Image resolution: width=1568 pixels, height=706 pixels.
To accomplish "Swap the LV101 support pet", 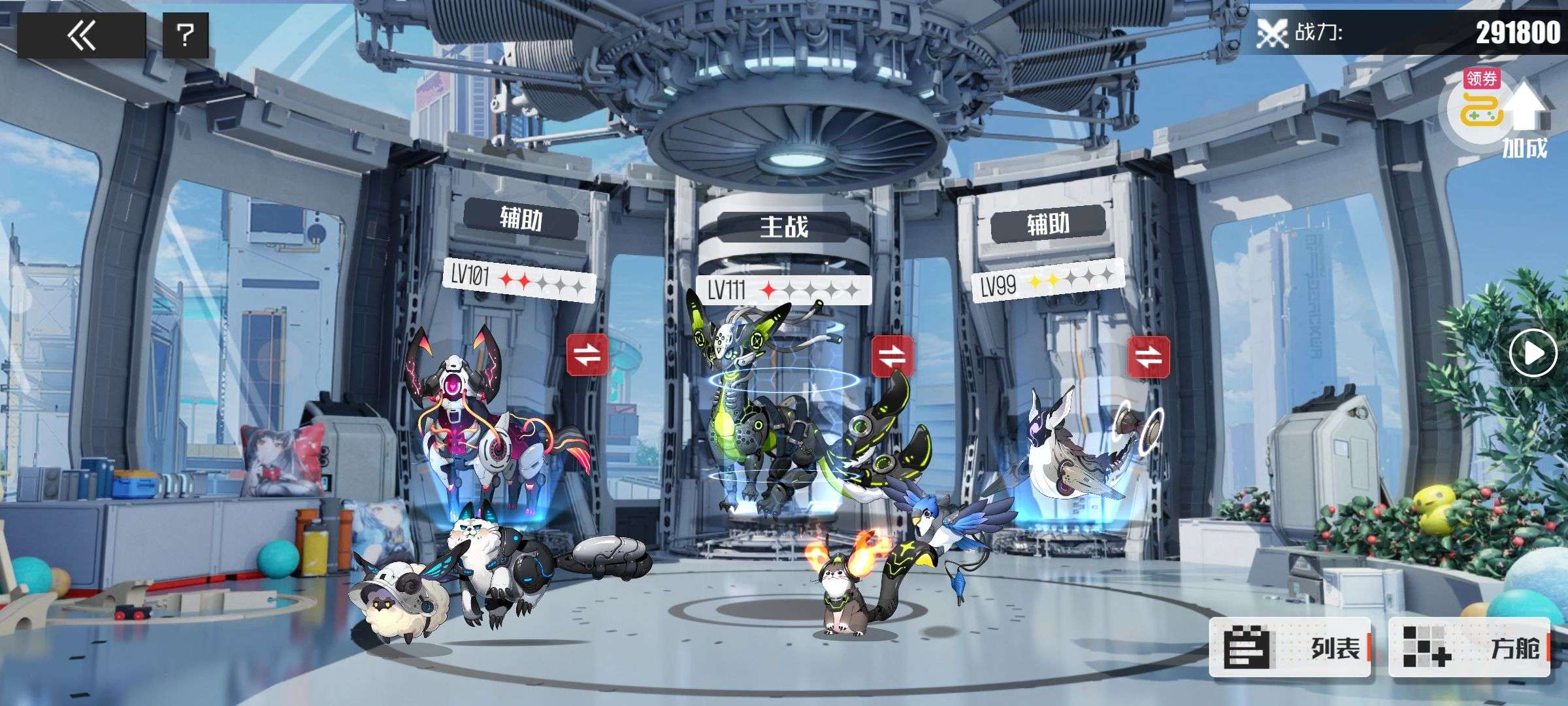I will 587,355.
